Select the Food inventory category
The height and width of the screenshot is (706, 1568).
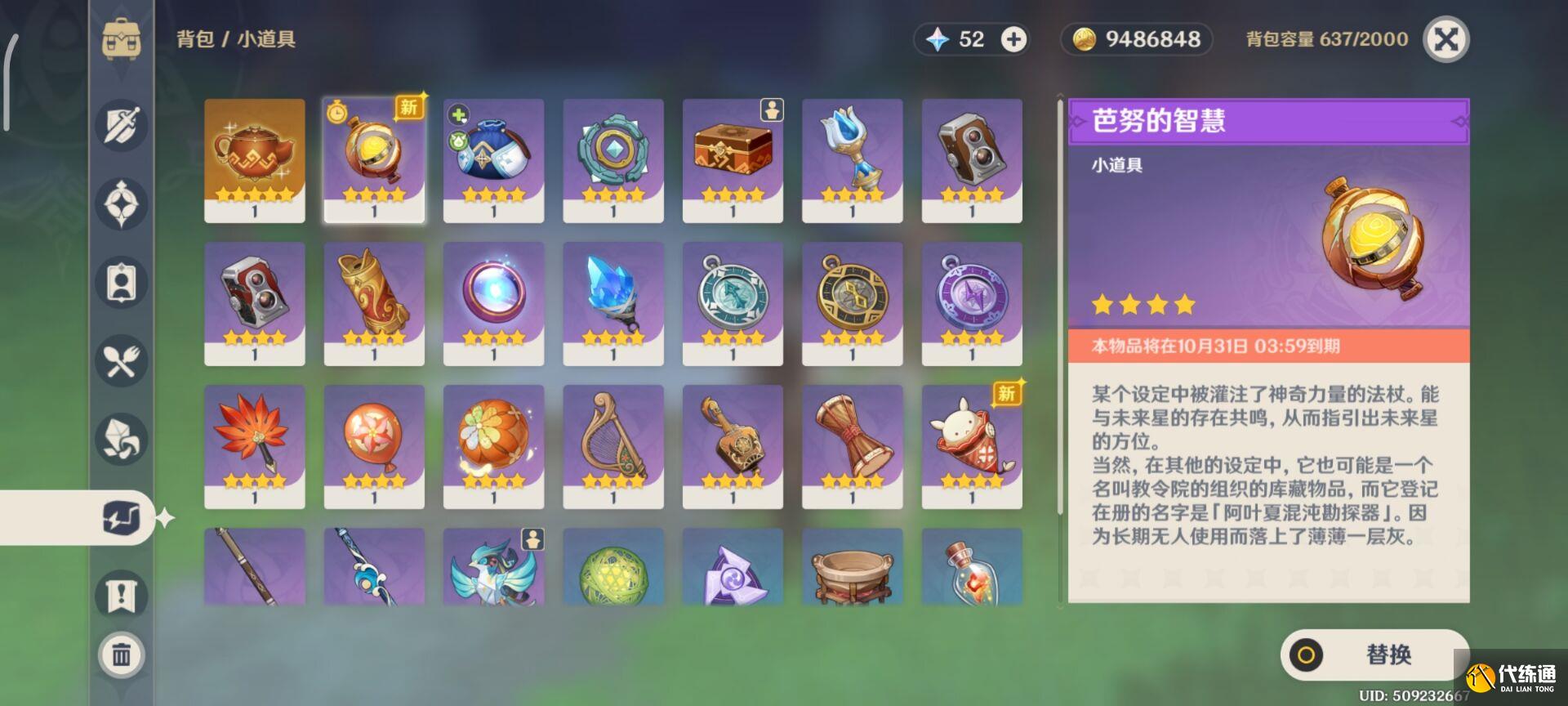(x=121, y=360)
